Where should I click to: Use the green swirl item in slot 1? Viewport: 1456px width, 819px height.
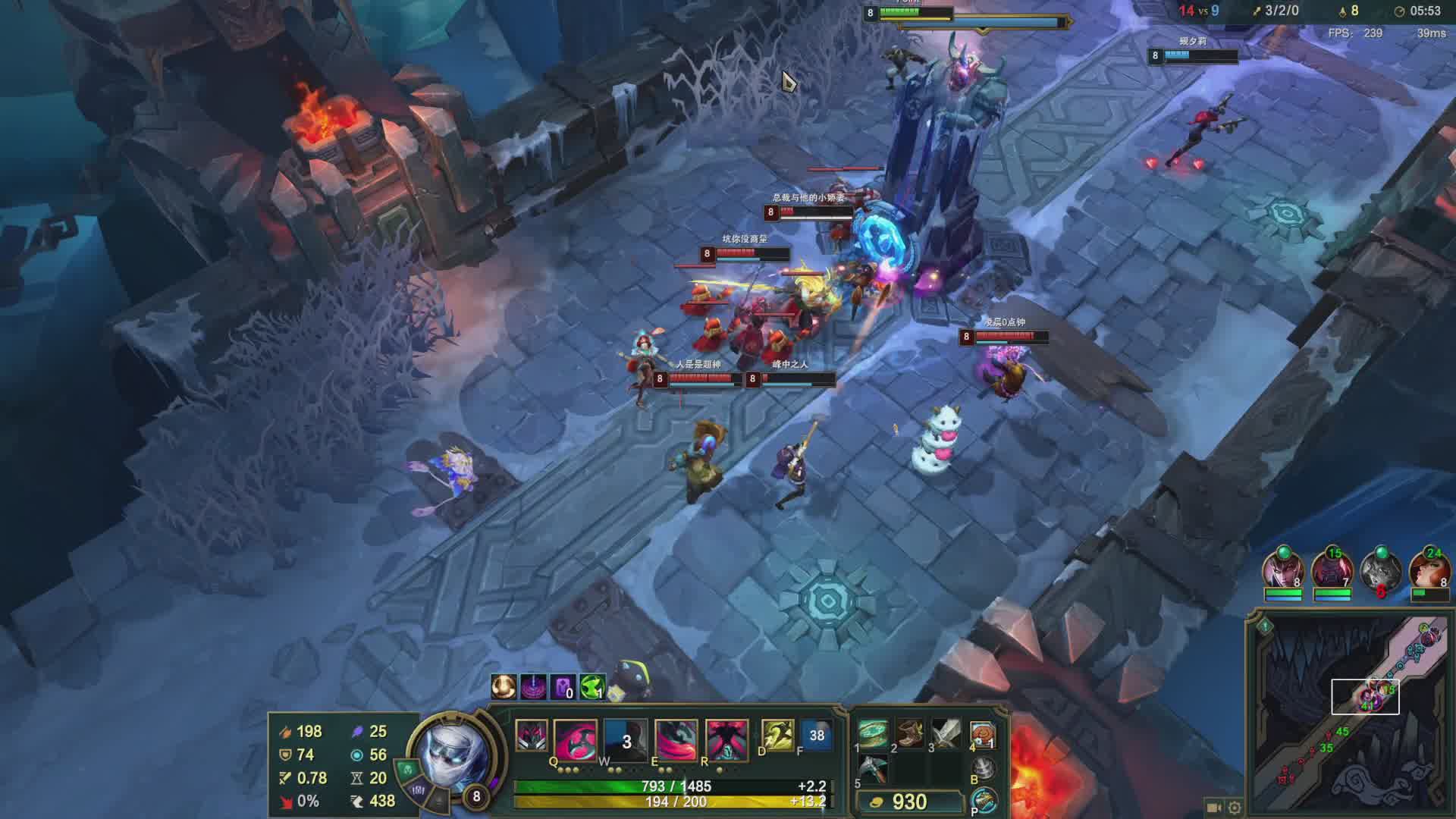coord(874,734)
